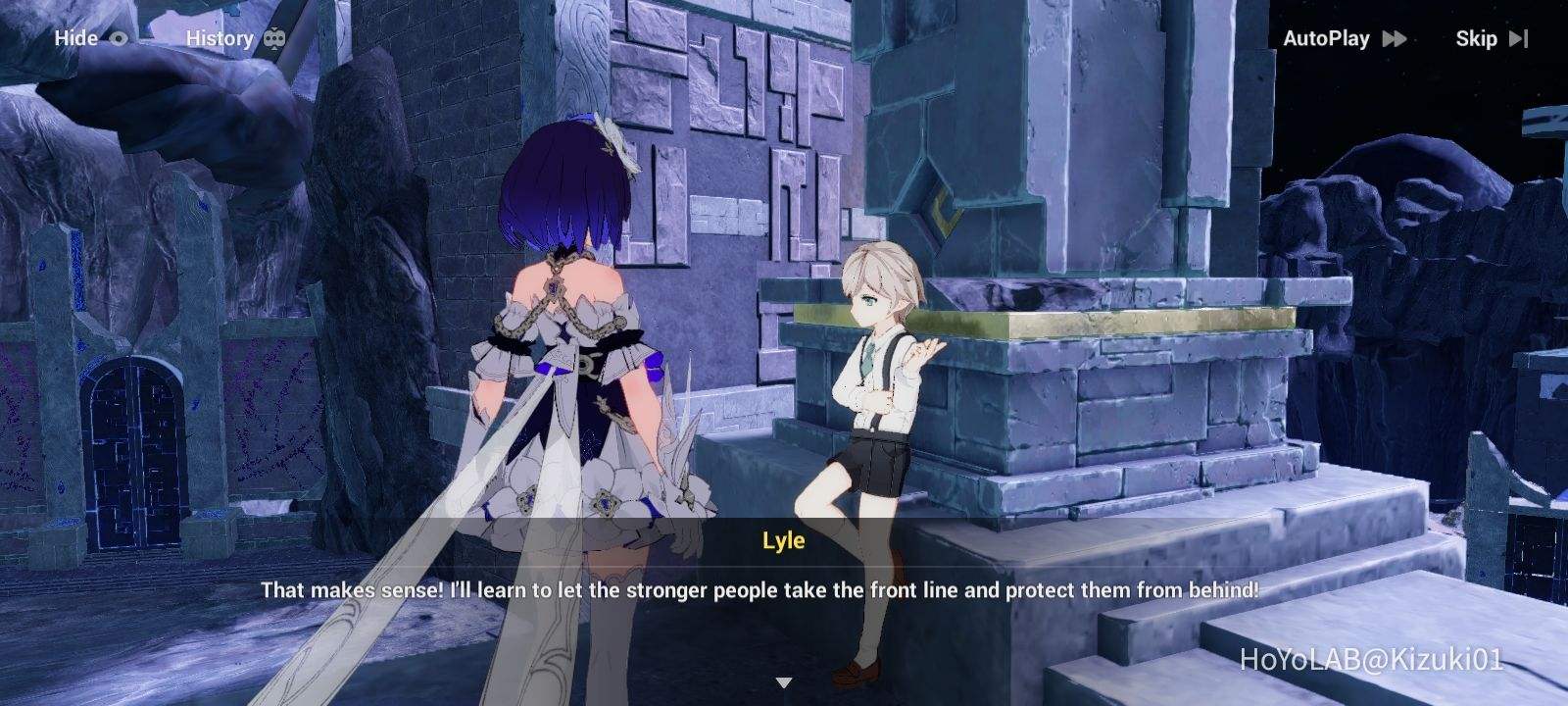Click the Hide button in top-left corner

78,39
